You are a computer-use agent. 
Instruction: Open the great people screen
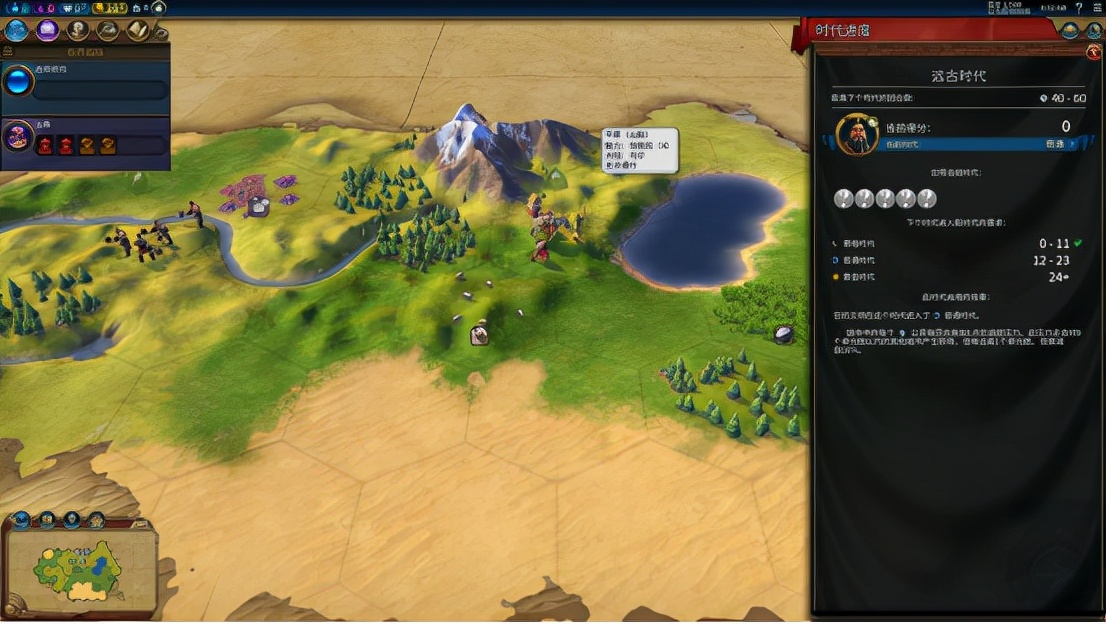pyautogui.click(x=78, y=30)
